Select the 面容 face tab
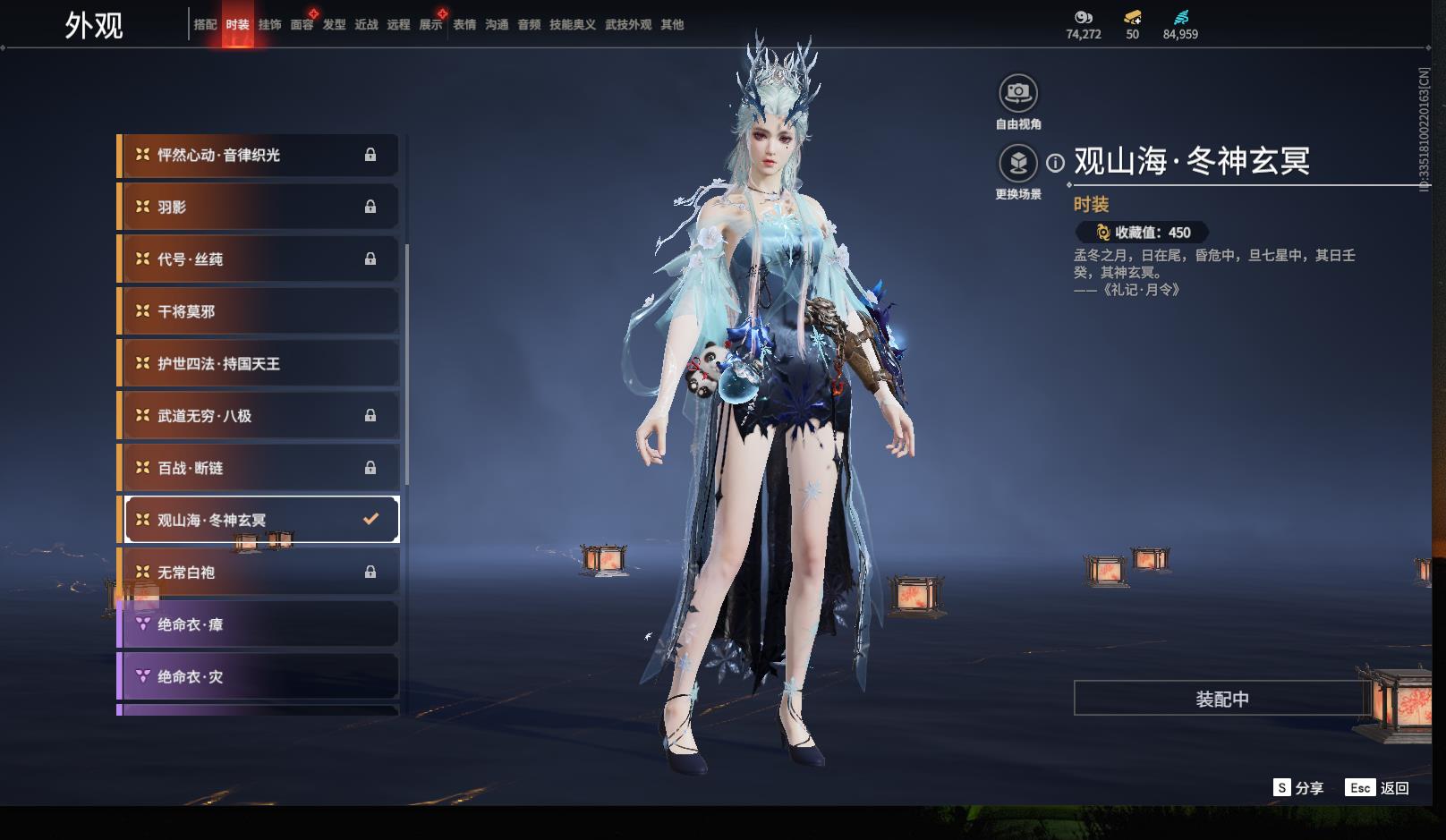1446x840 pixels. click(302, 25)
